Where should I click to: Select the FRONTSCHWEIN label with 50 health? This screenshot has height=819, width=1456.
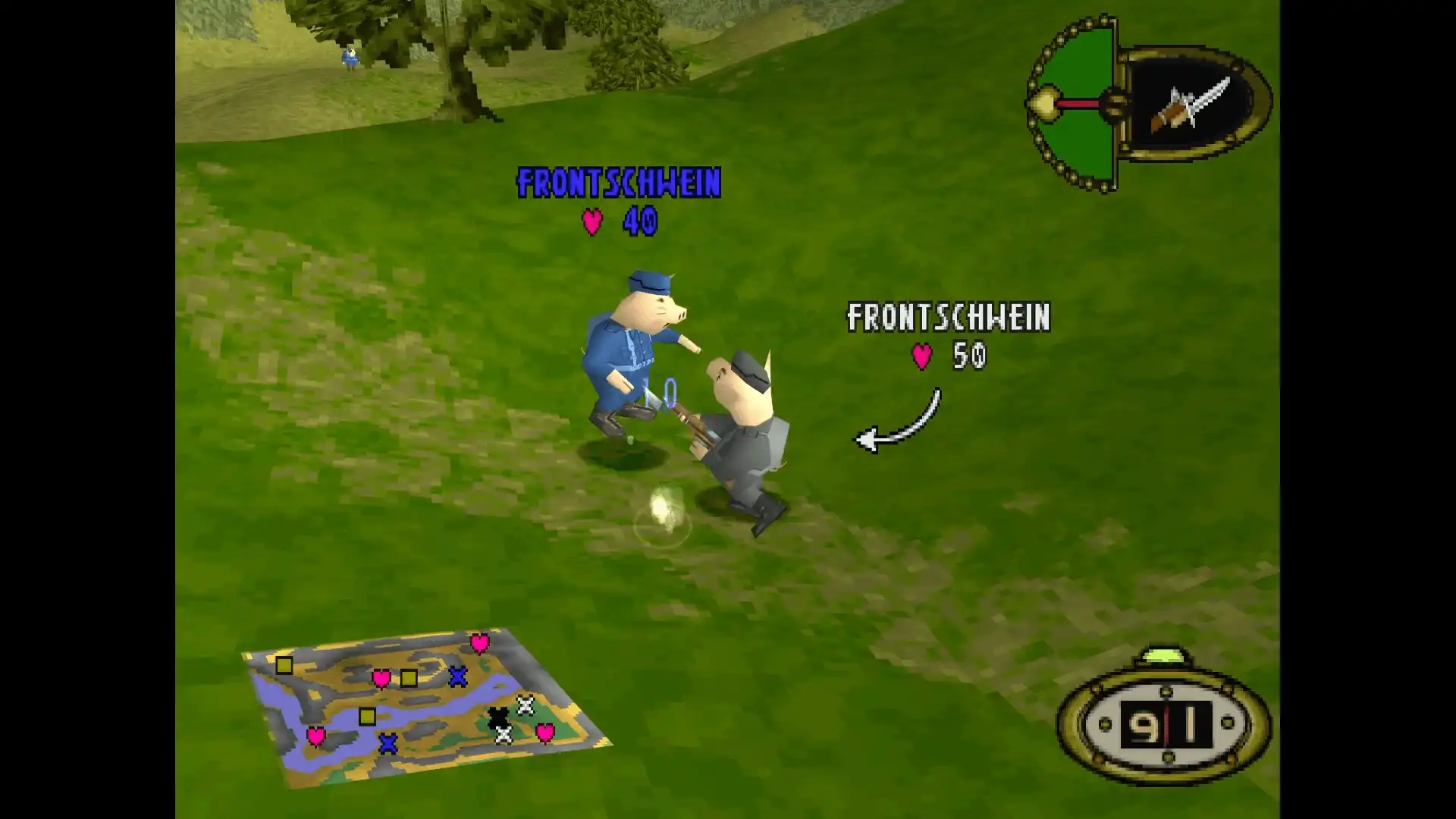[x=948, y=319]
